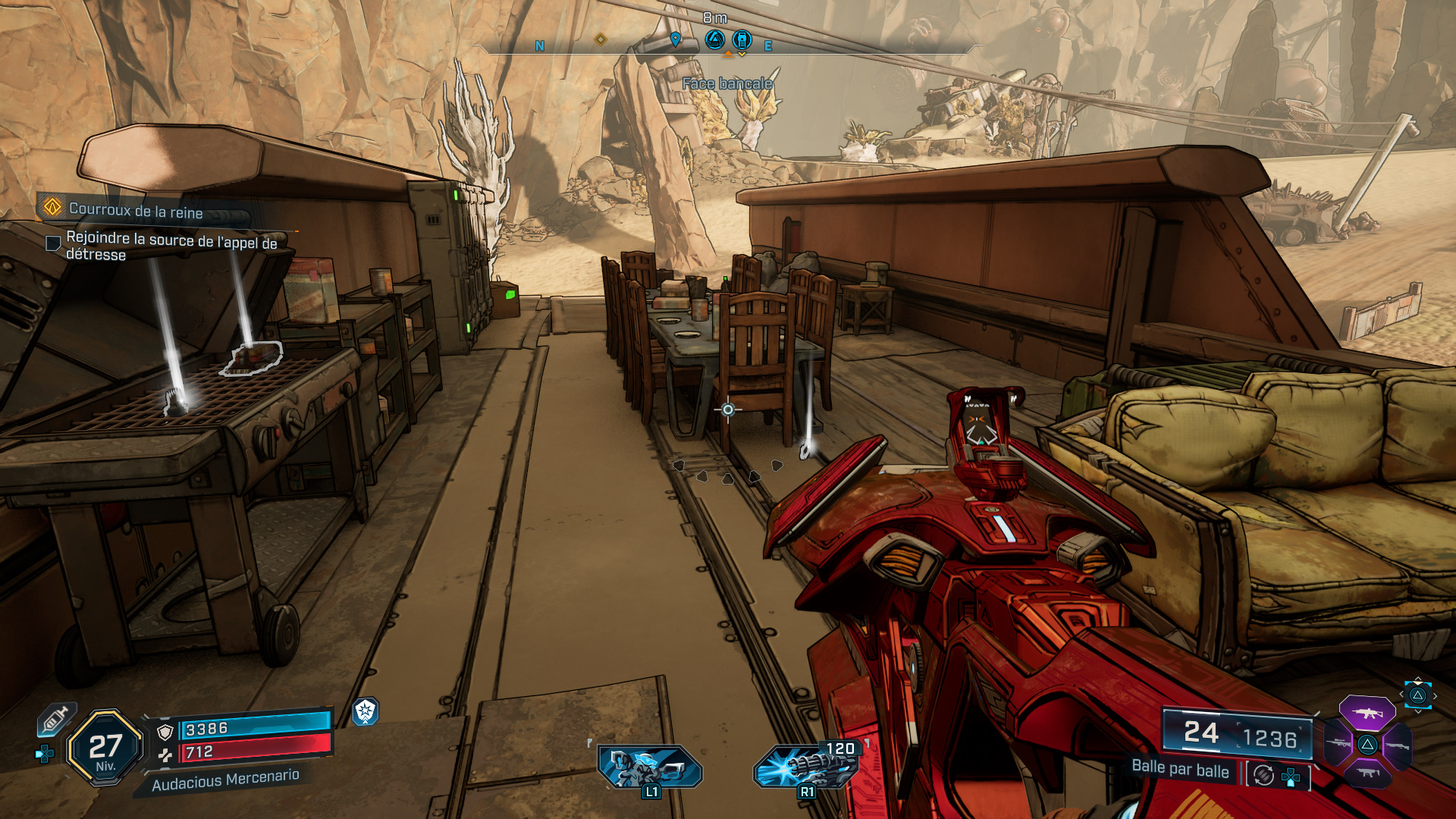Select the "Courroux de la reine" quest tracker
Screen dimensions: 1456x819
136,209
